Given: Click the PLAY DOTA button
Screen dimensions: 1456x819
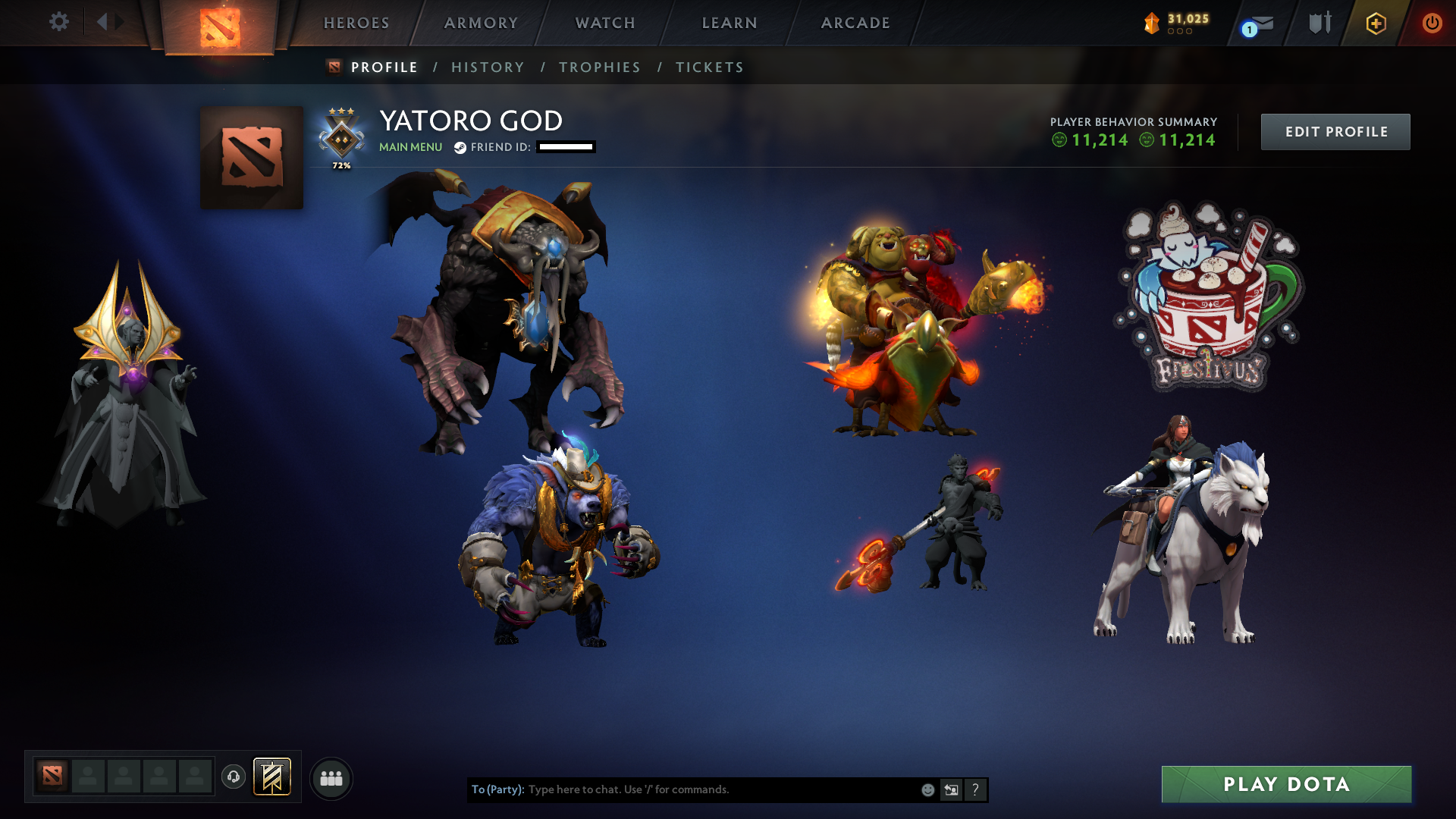Looking at the screenshot, I should coord(1287,784).
